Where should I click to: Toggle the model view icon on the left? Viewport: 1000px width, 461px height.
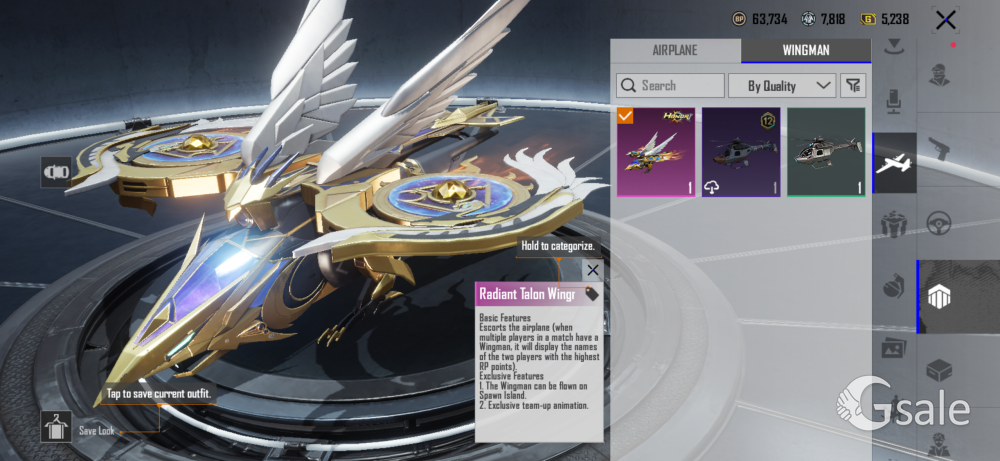[54, 172]
